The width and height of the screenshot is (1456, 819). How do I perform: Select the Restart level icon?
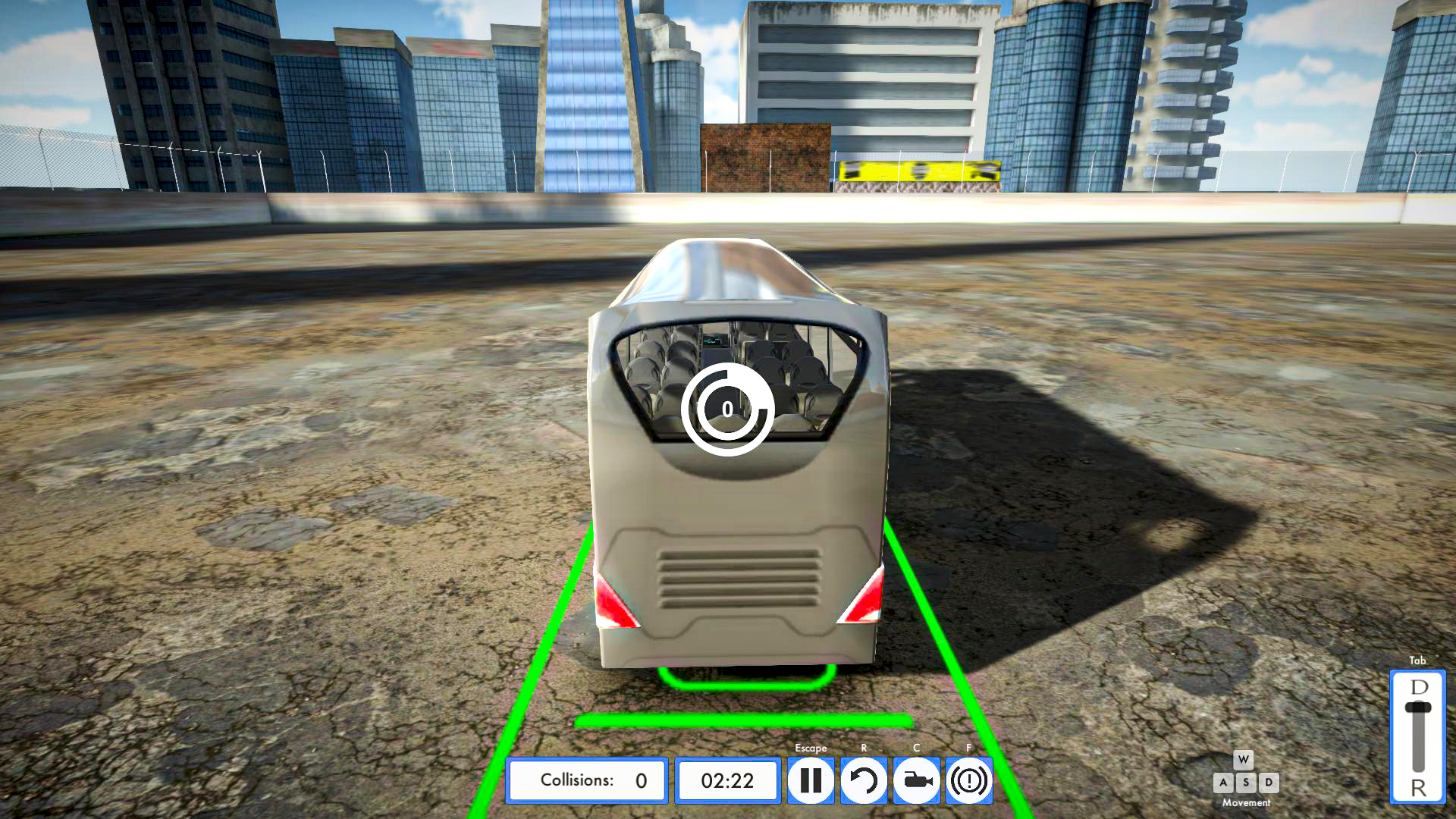[864, 780]
